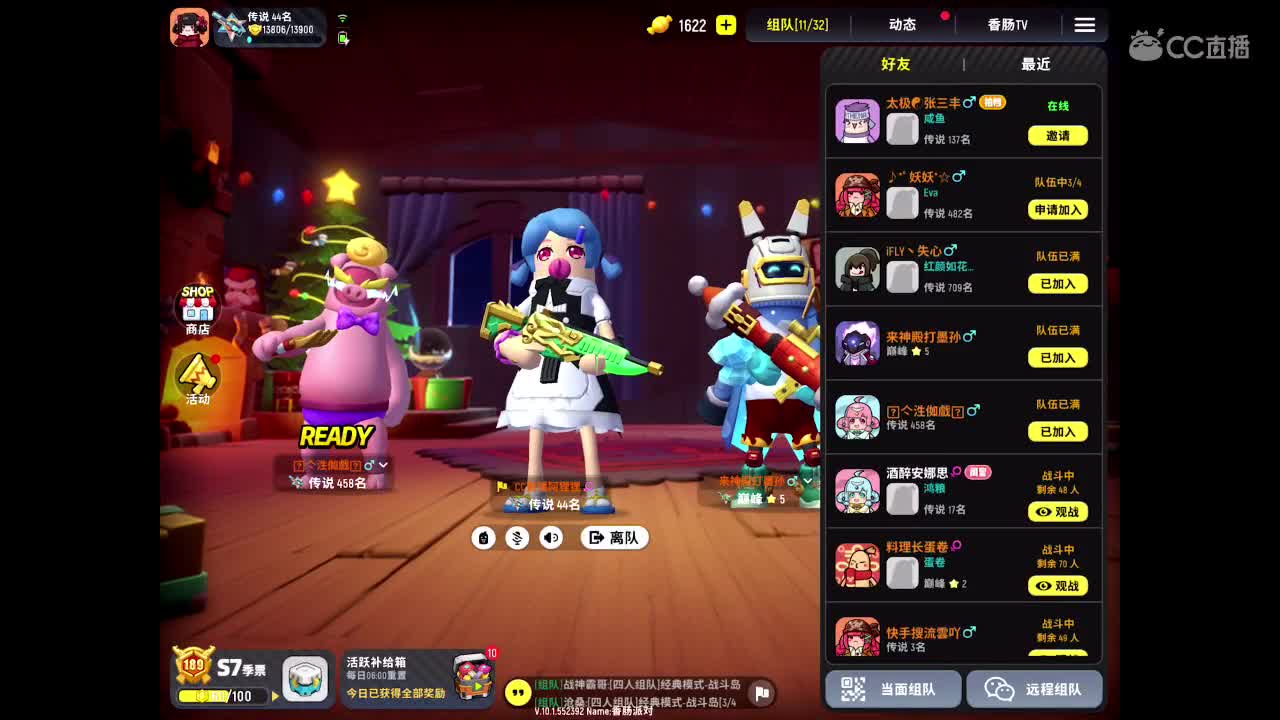Open the hamburger menu in top-right
Viewport: 1280px width, 720px height.
(x=1085, y=25)
